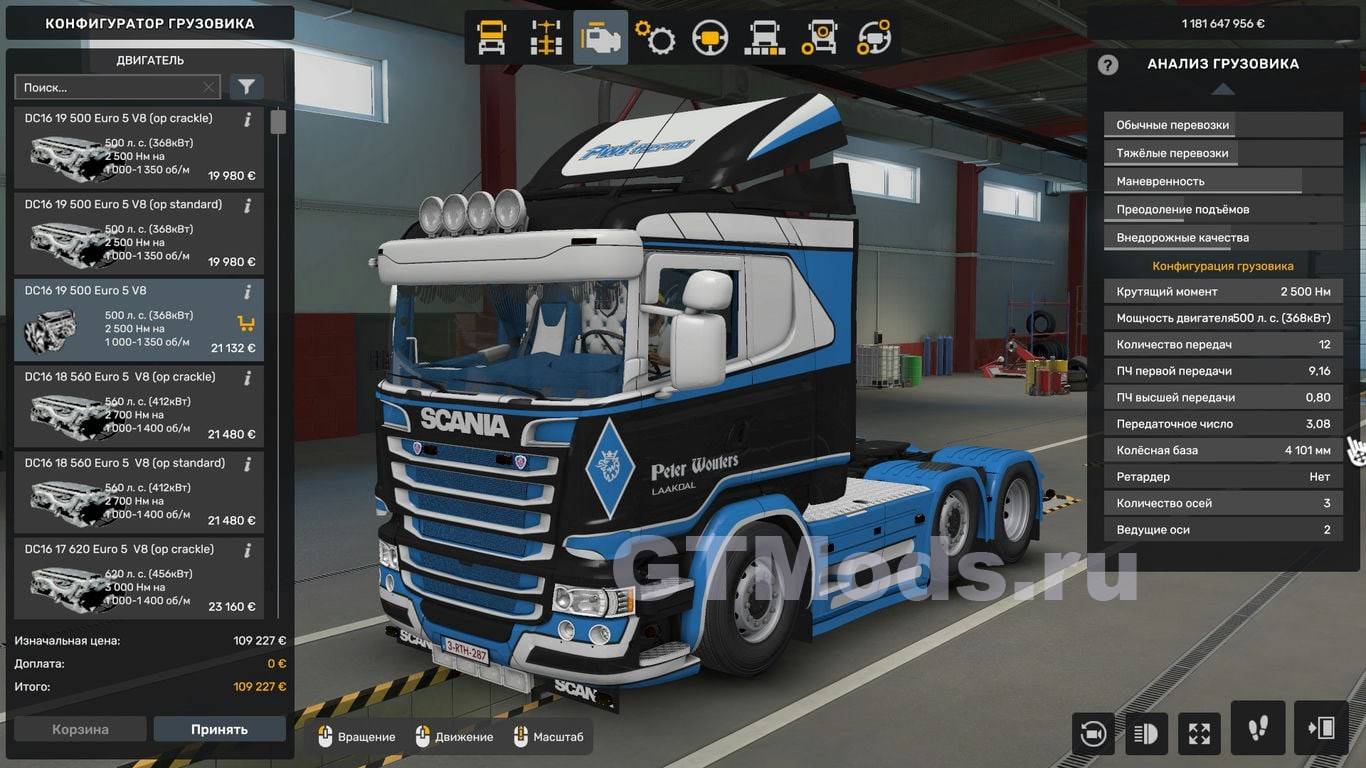Add highlighted engine via the cart icon
The width and height of the screenshot is (1366, 768).
246,323
